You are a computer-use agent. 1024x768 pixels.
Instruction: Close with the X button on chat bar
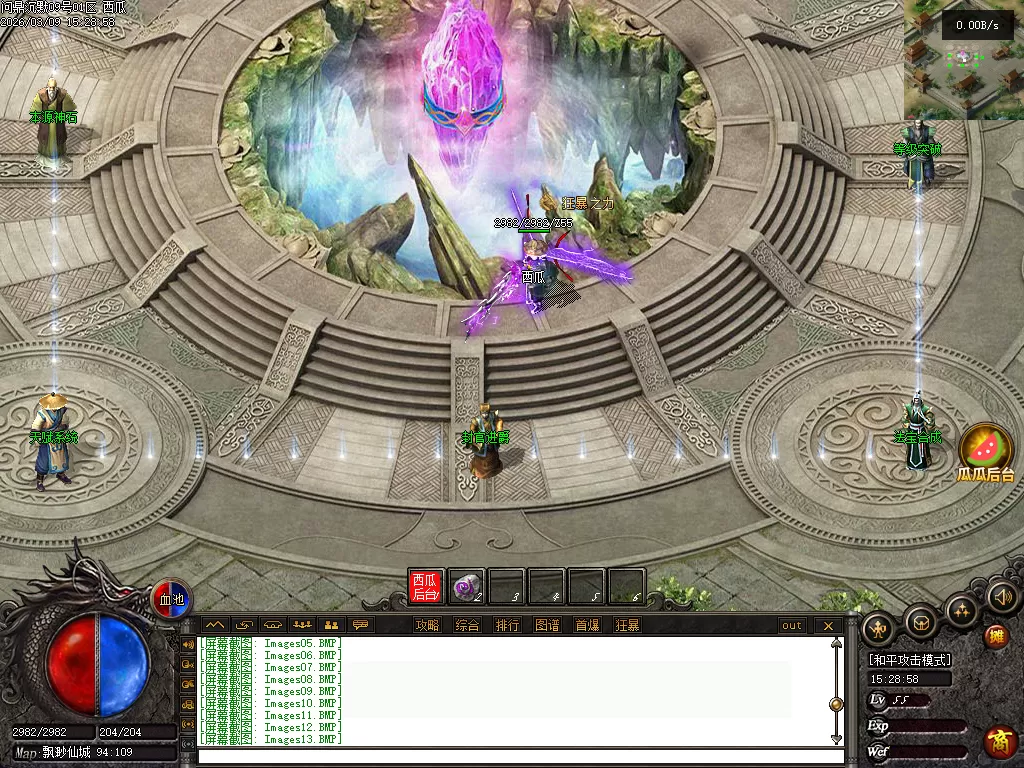[828, 626]
